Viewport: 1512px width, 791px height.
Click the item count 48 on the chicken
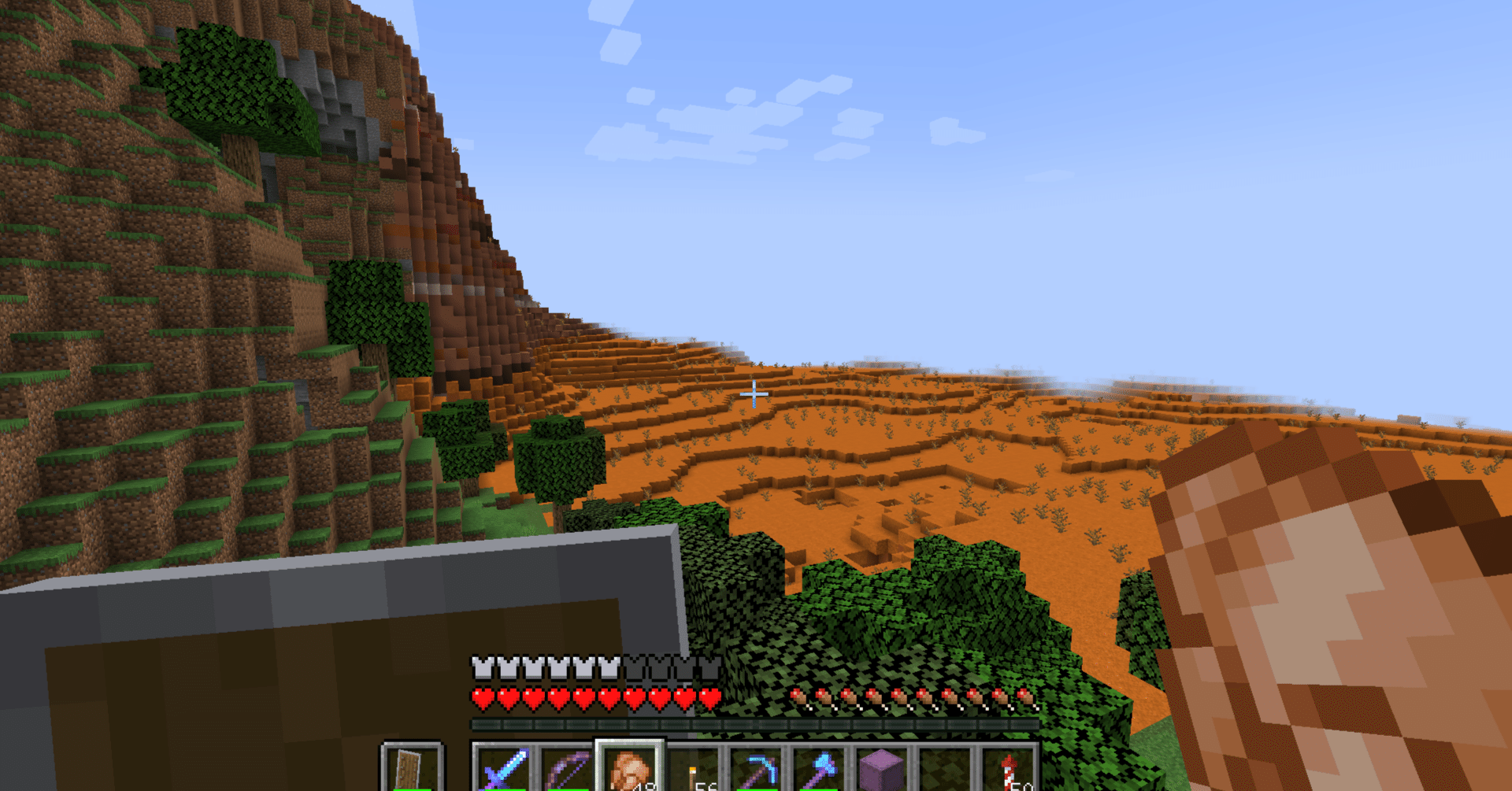(643, 787)
